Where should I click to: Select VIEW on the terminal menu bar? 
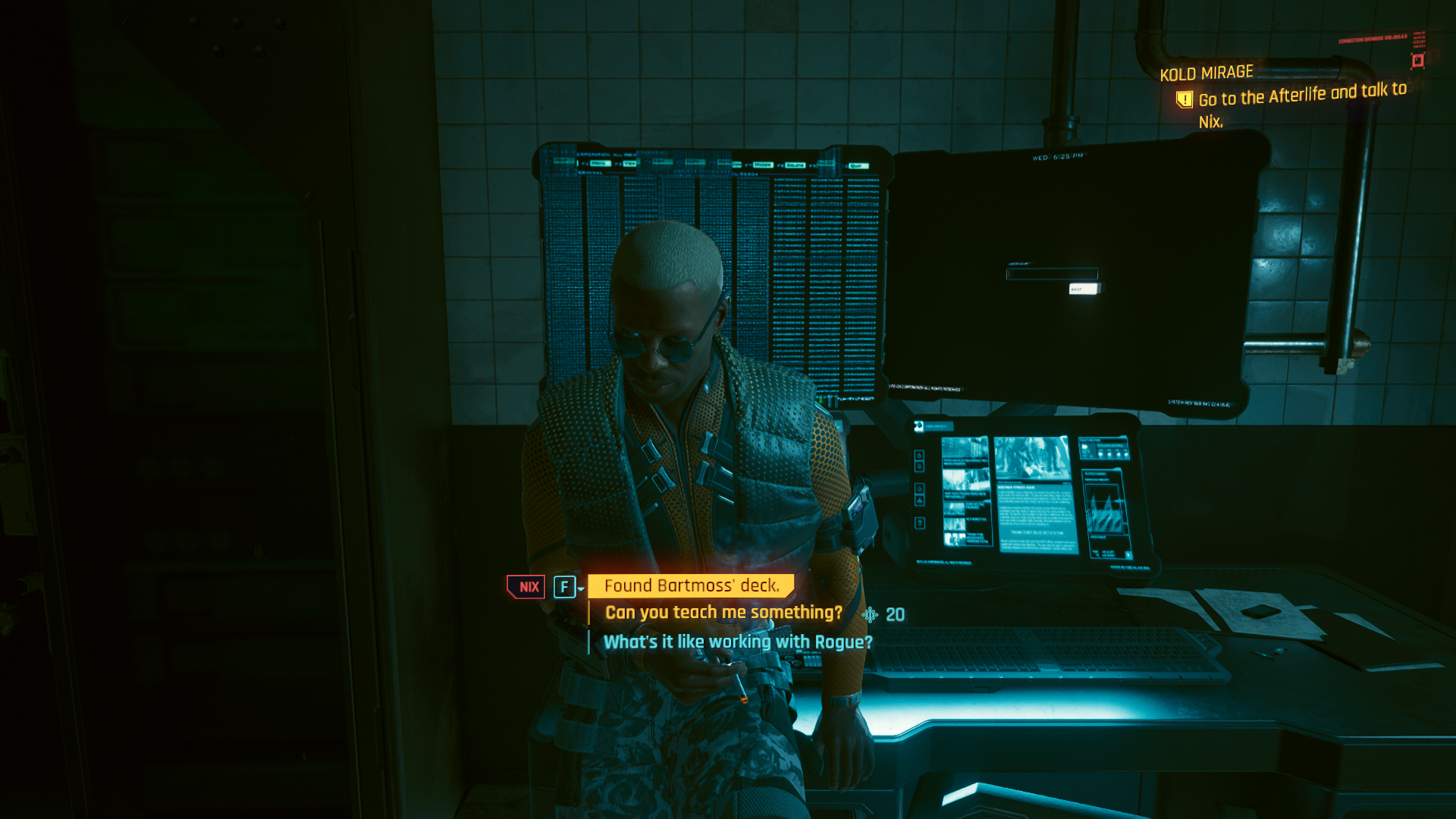click(629, 163)
